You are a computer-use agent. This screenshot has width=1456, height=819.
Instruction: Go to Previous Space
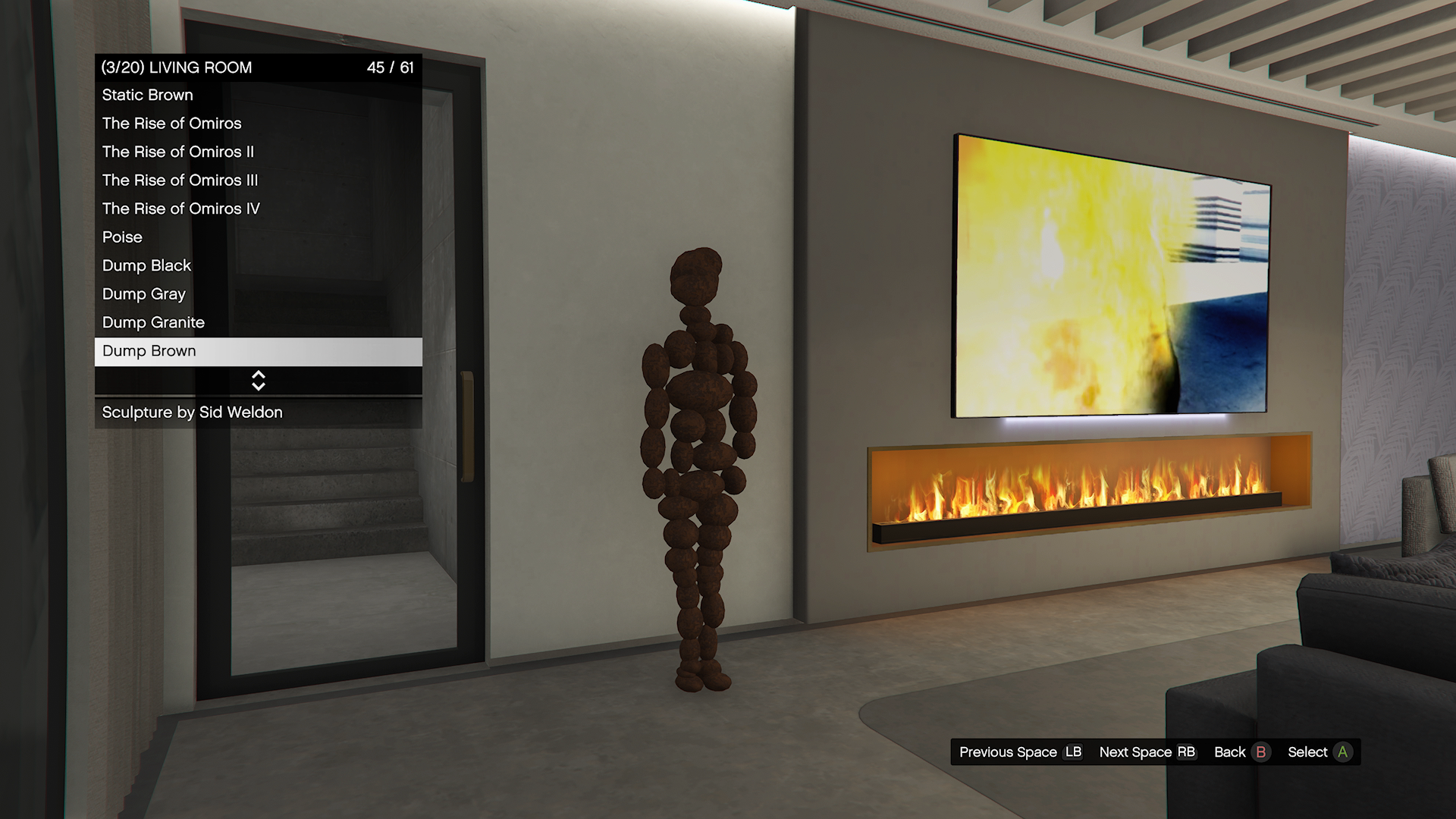[1020, 752]
